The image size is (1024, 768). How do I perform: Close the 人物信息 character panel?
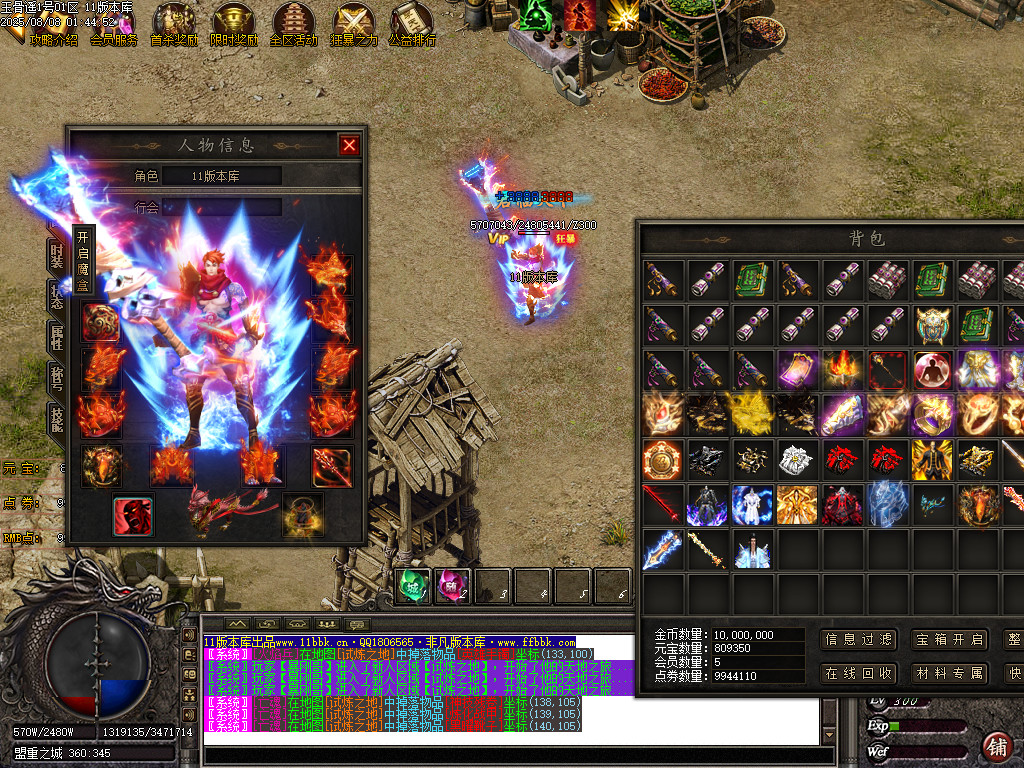(x=349, y=145)
